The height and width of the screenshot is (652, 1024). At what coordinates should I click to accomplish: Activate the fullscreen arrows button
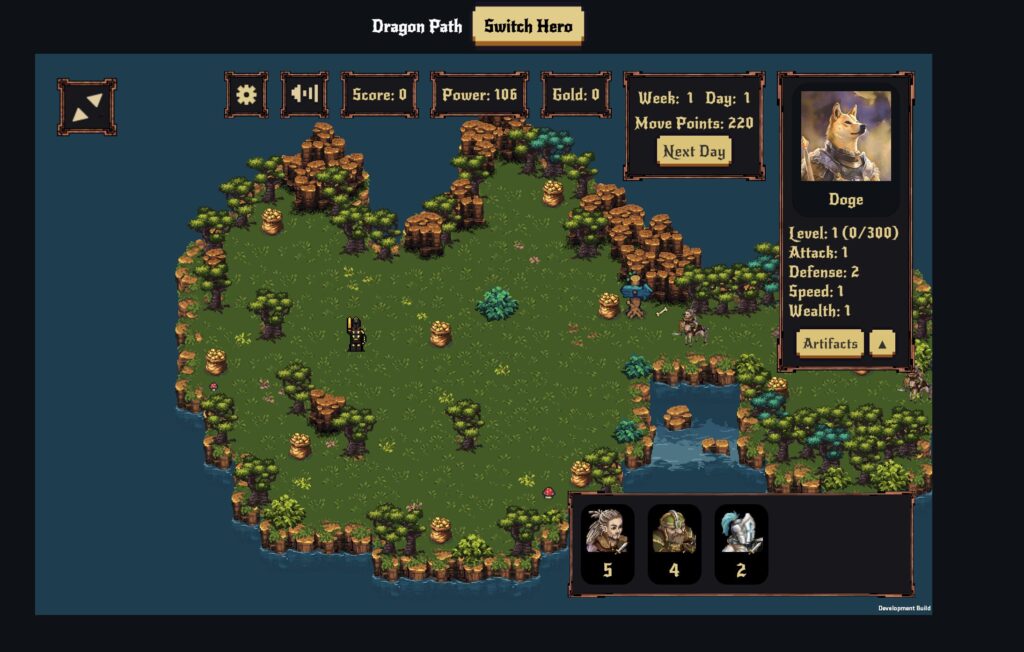(87, 107)
